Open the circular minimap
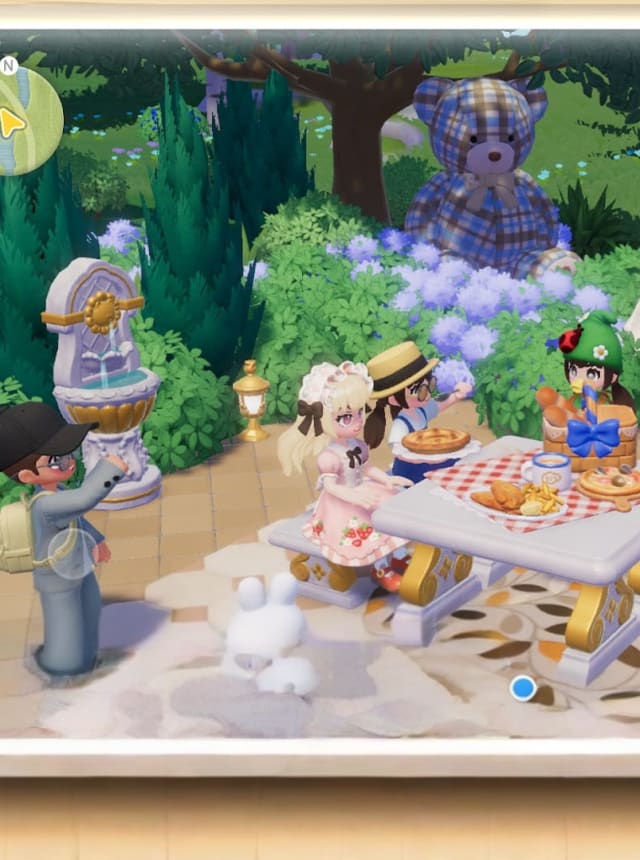 (x=22, y=120)
